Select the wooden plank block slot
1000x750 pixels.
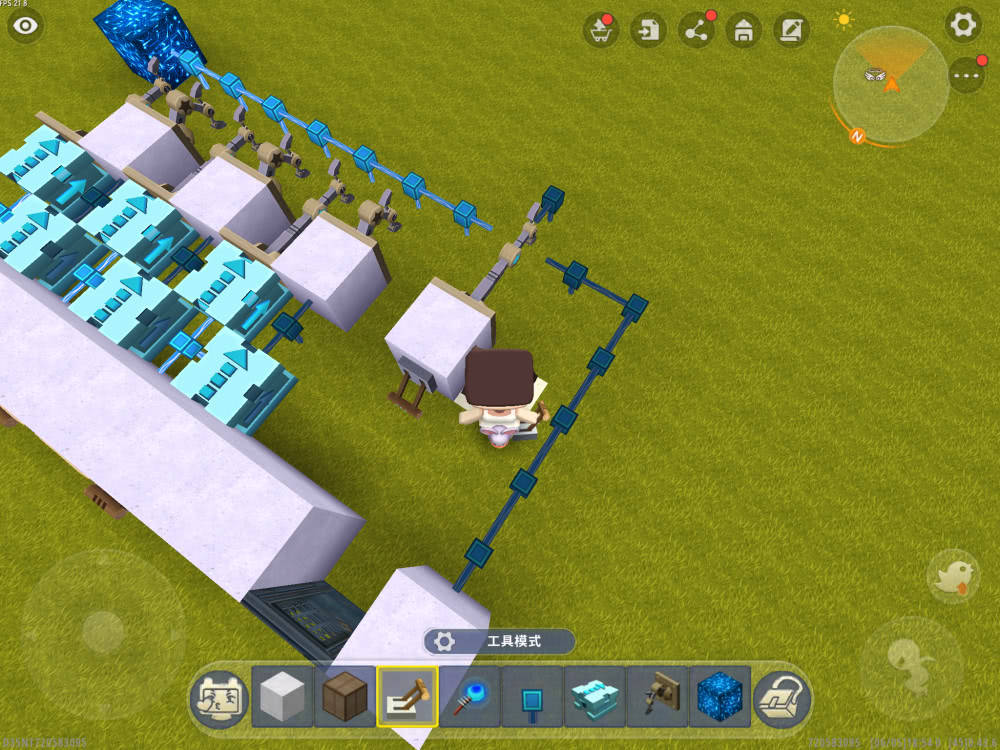tap(344, 696)
